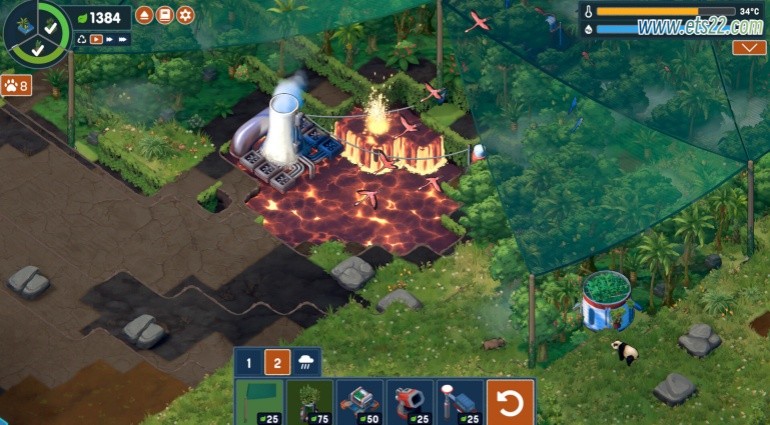The height and width of the screenshot is (425, 770).
Task: Select the solar-panel machine building costing 50
Action: pyautogui.click(x=359, y=402)
